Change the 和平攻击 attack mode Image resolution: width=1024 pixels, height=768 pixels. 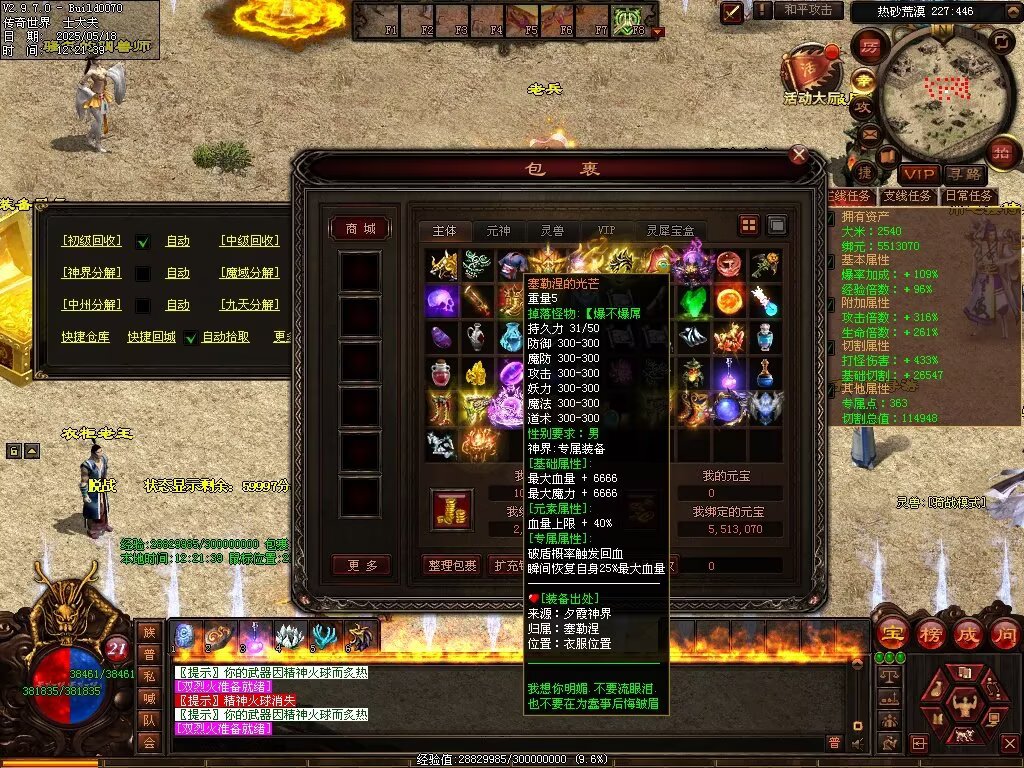[808, 10]
